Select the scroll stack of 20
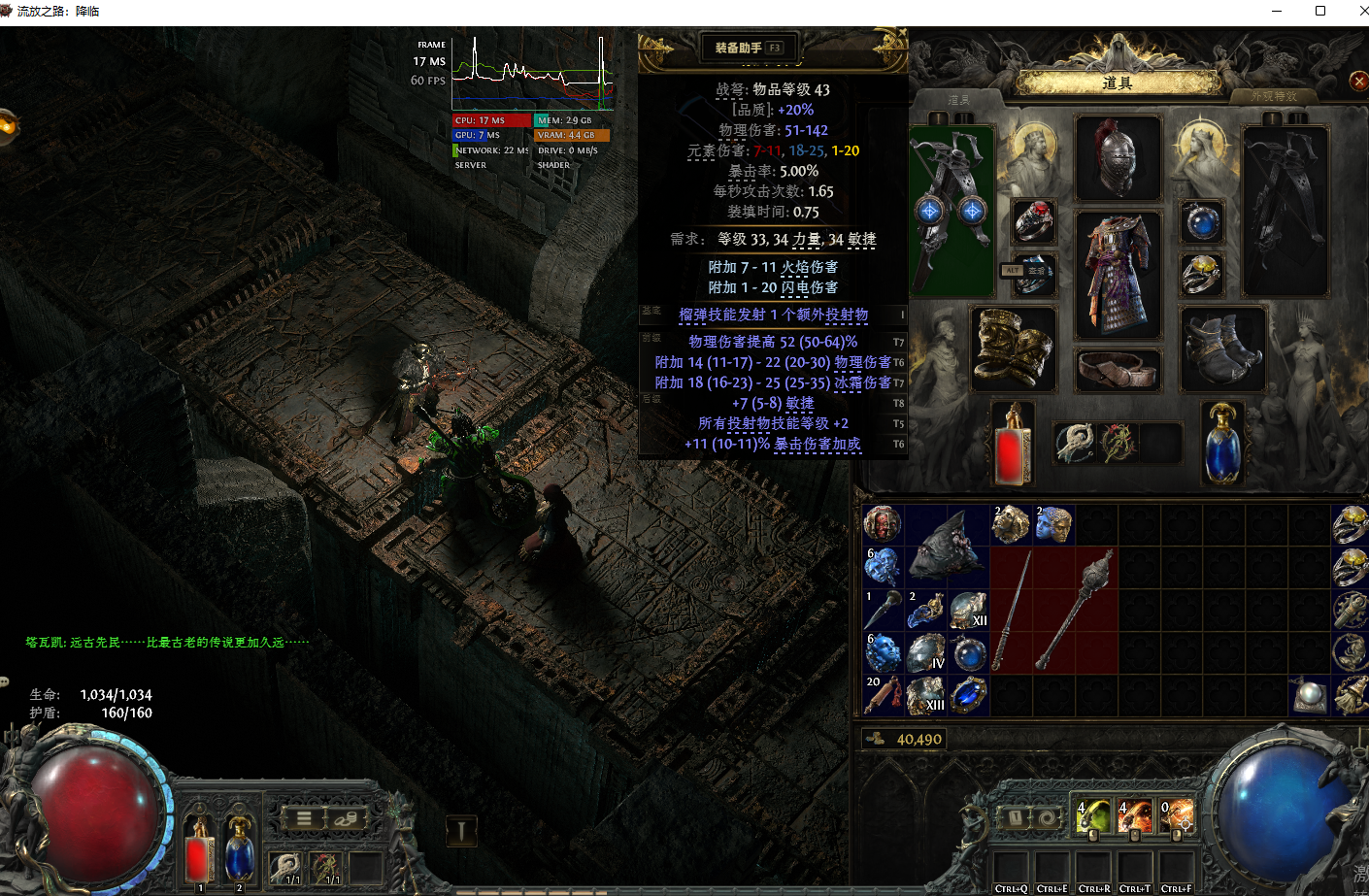The height and width of the screenshot is (896, 1369). [x=883, y=695]
